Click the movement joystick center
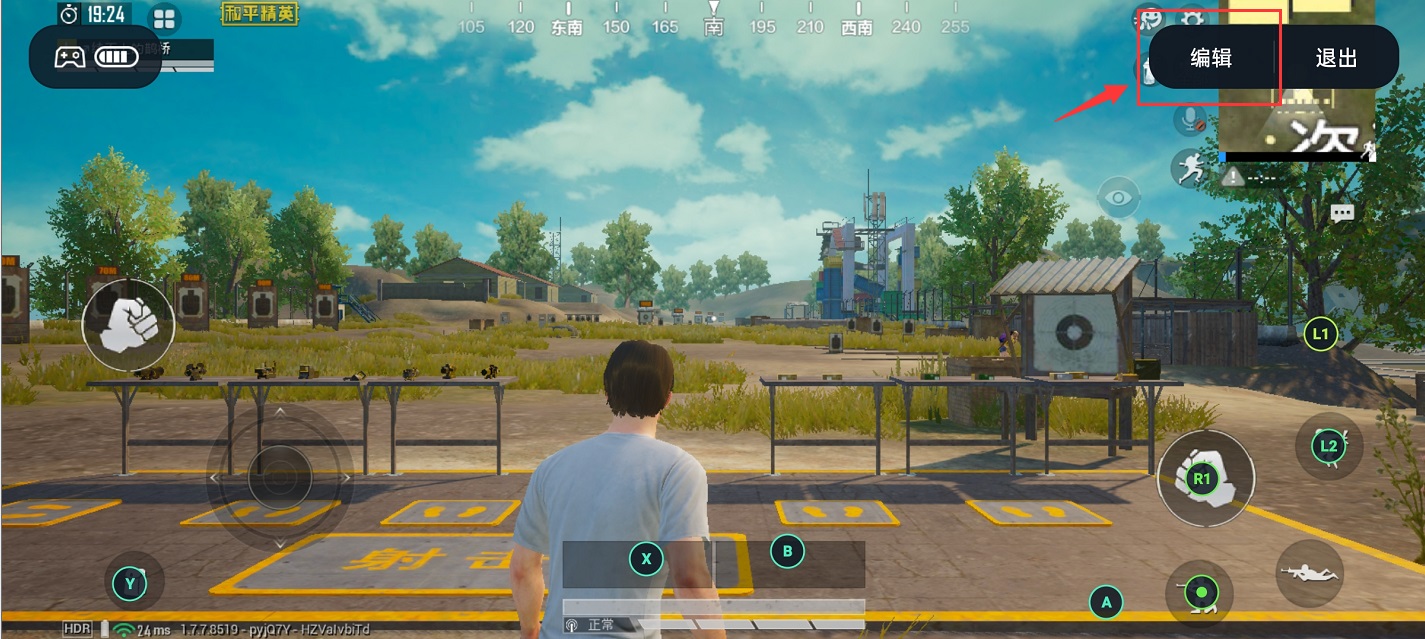 click(x=280, y=478)
